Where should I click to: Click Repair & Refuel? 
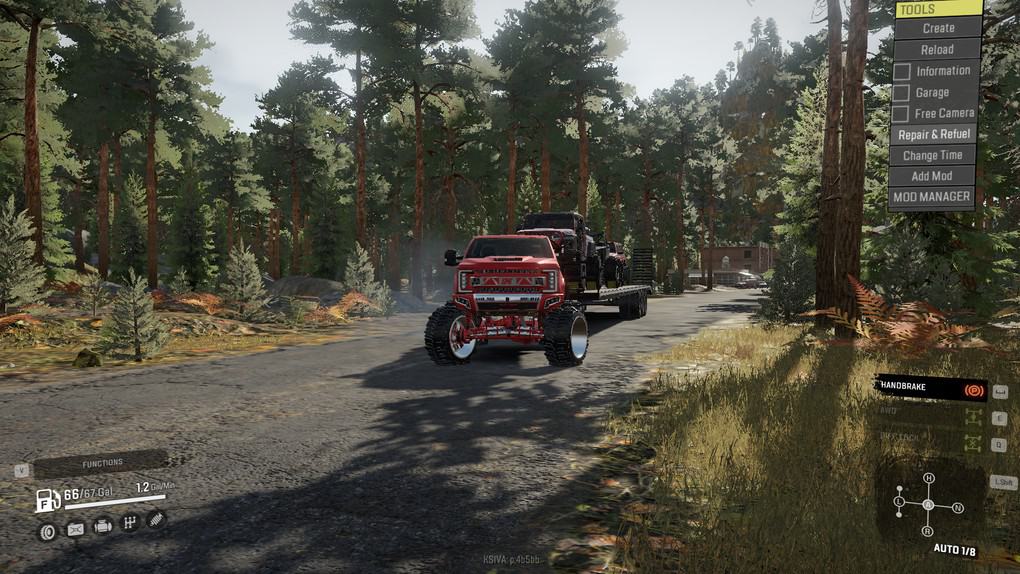[x=933, y=134]
